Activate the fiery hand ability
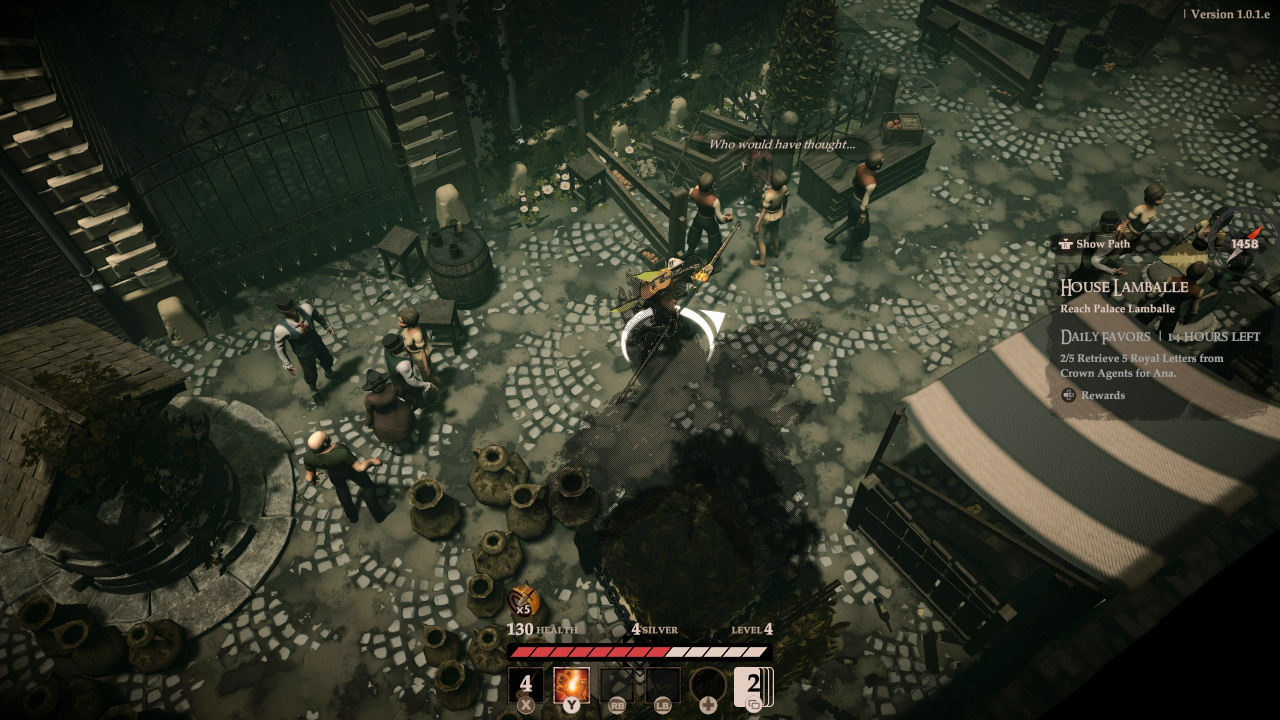 pyautogui.click(x=571, y=685)
